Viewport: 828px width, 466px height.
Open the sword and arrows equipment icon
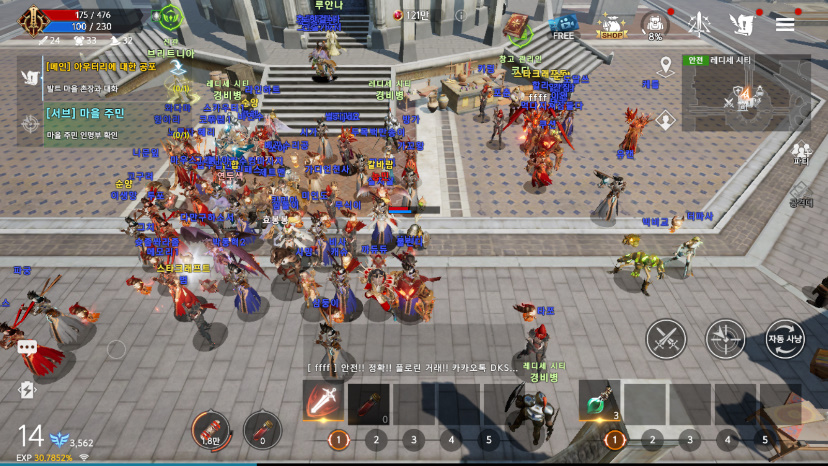tap(700, 24)
